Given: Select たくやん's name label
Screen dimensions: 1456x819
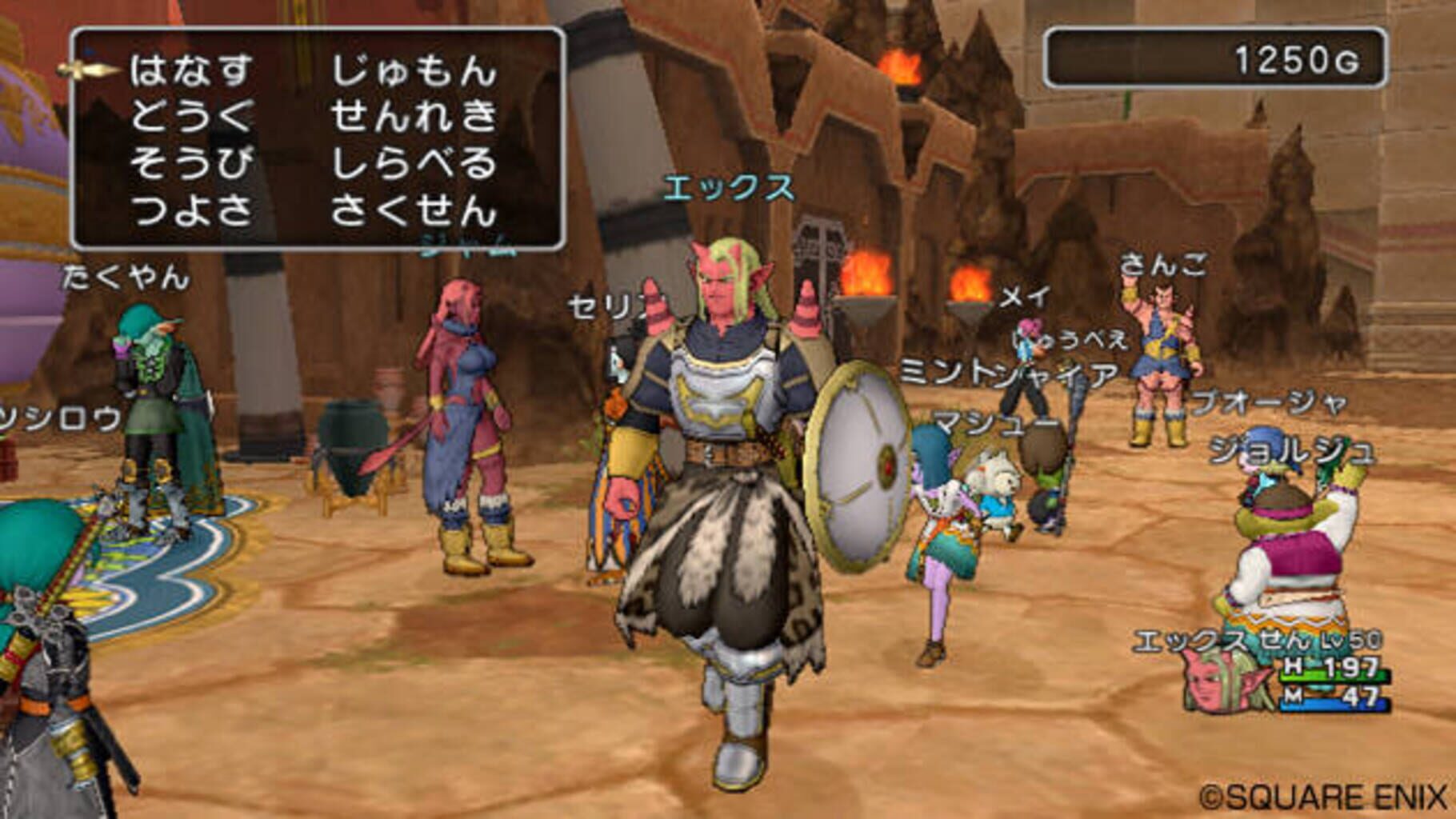Looking at the screenshot, I should pos(122,278).
